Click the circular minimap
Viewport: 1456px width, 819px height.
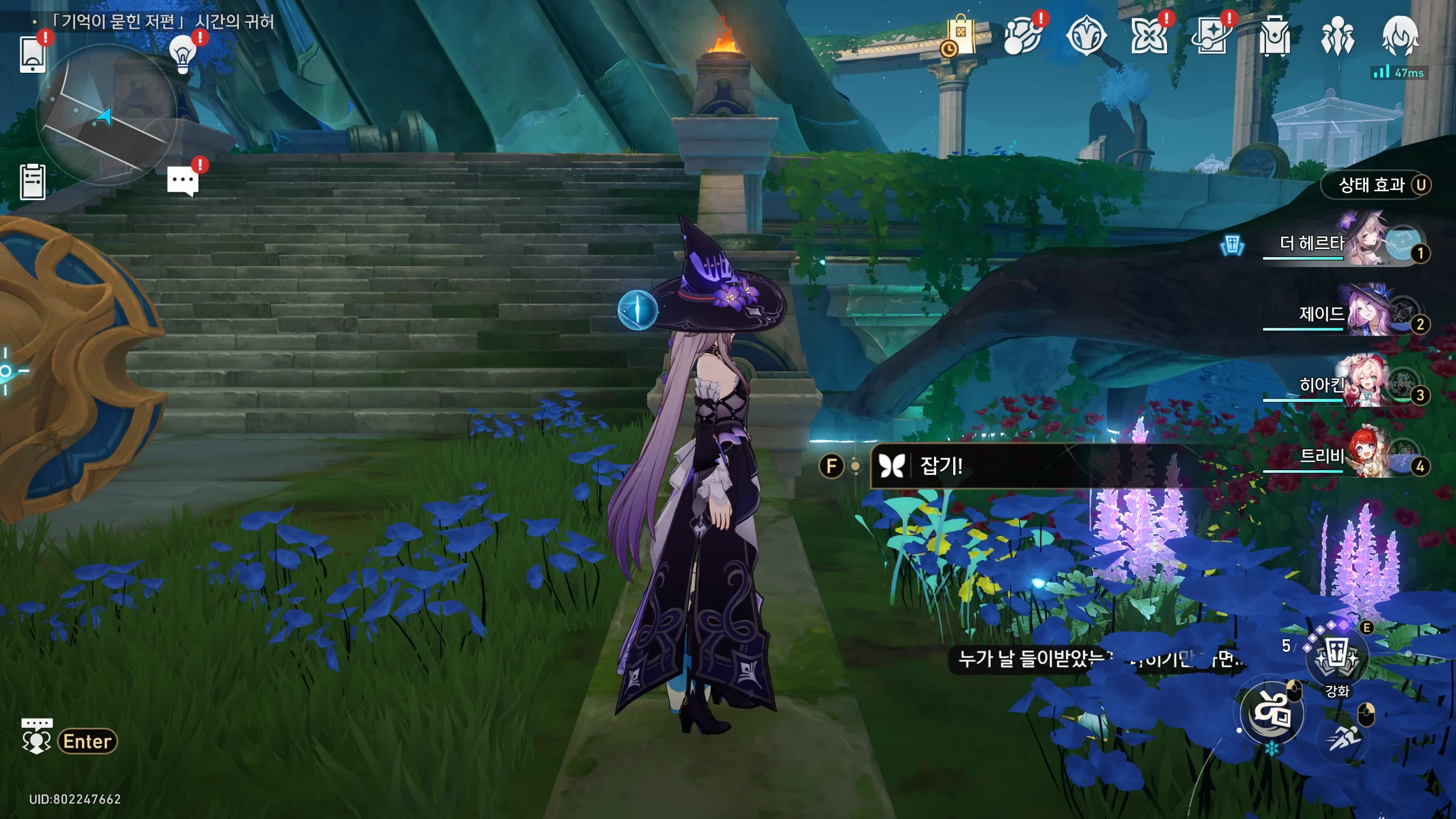point(106,115)
